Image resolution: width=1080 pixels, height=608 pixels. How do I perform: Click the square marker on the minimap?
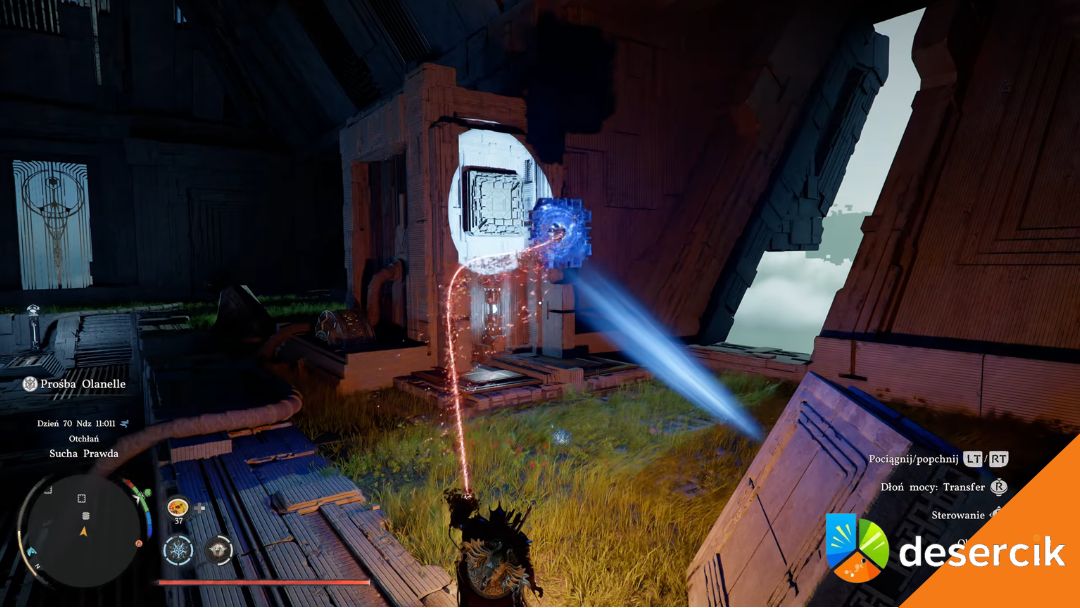click(x=81, y=498)
